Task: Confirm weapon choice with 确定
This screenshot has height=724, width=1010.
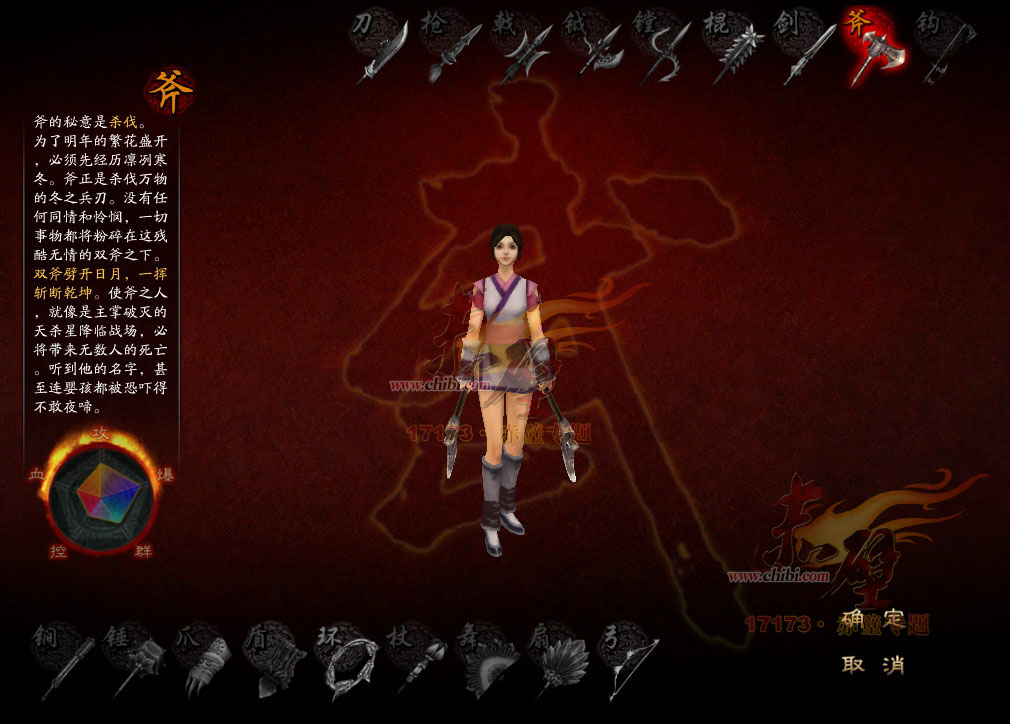Action: (x=873, y=620)
